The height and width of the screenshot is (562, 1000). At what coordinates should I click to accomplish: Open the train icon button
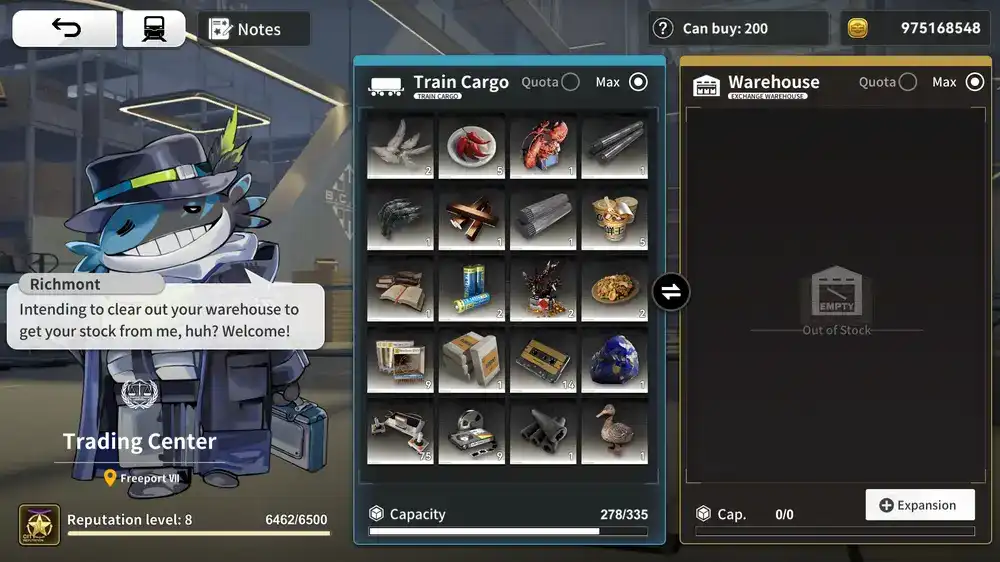pyautogui.click(x=154, y=29)
